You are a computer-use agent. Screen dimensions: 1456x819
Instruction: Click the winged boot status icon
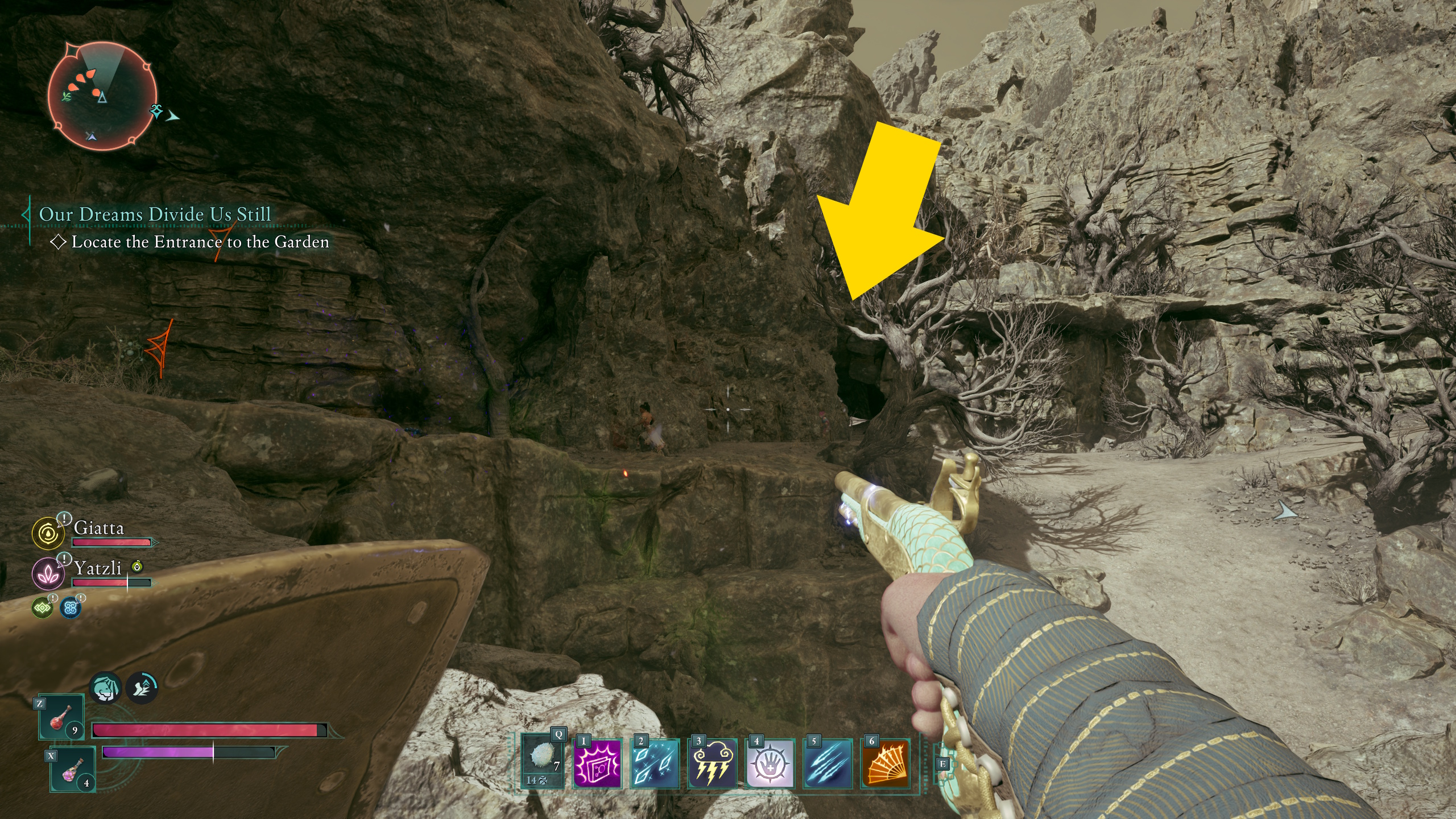(x=142, y=688)
